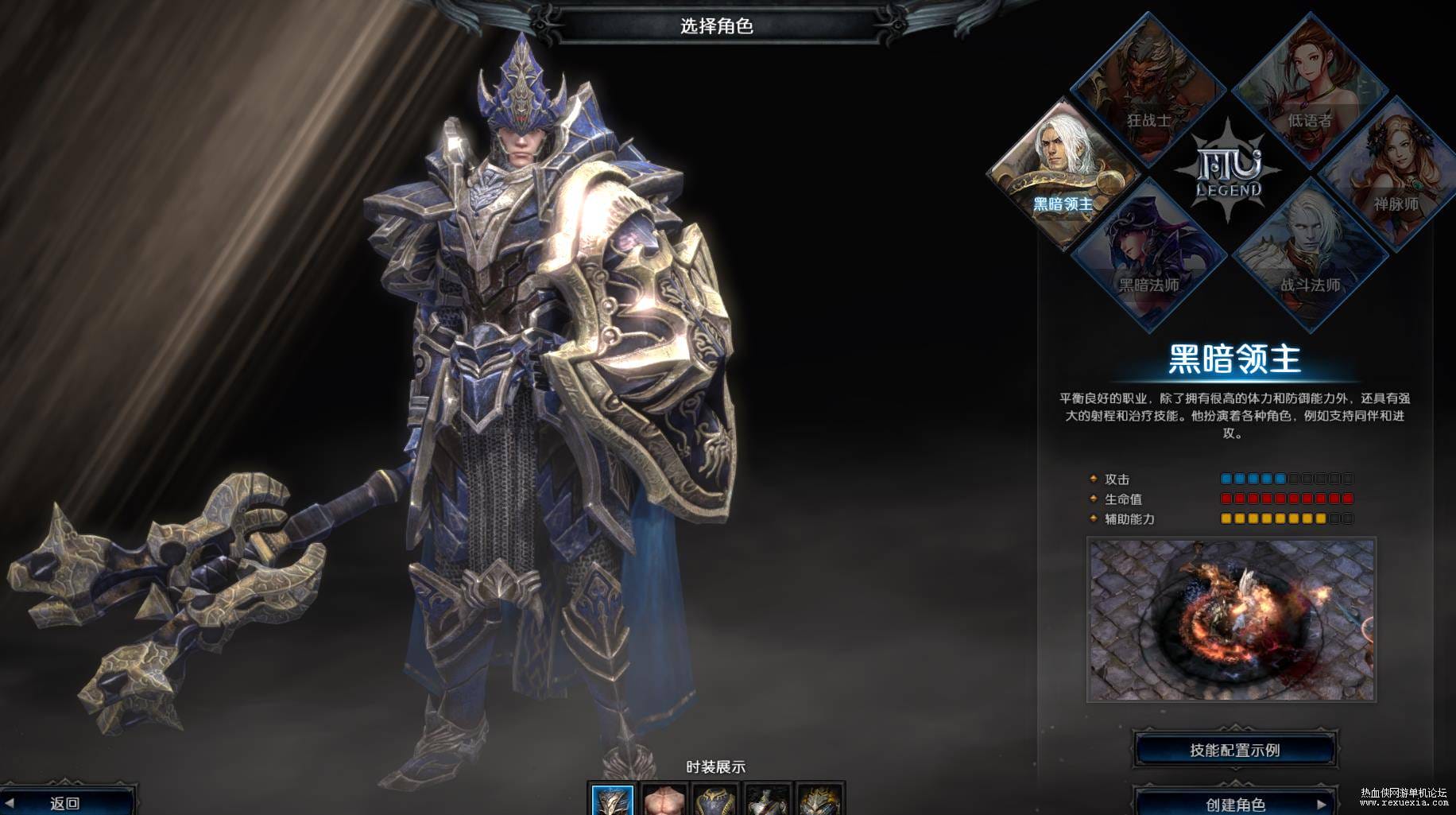Open the 技能配置示例 skill example
1456x815 pixels.
1234,748
